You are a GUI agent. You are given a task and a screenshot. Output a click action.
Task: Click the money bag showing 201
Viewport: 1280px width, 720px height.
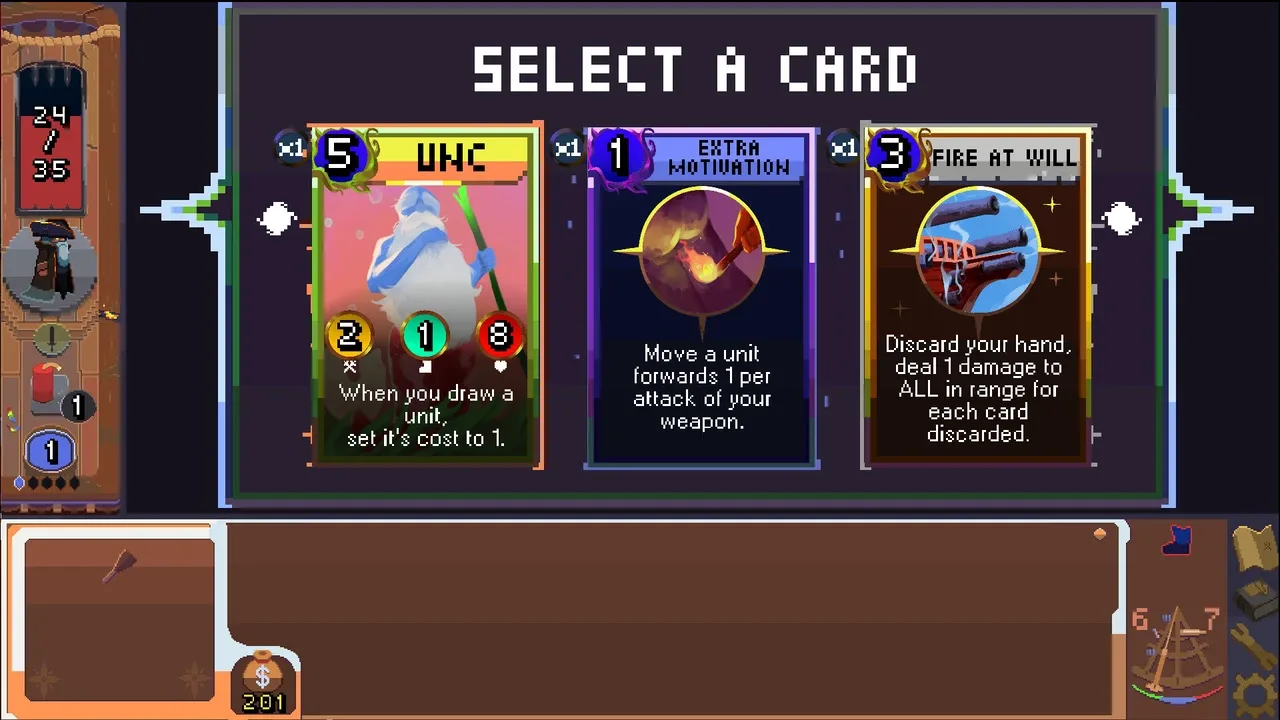263,682
